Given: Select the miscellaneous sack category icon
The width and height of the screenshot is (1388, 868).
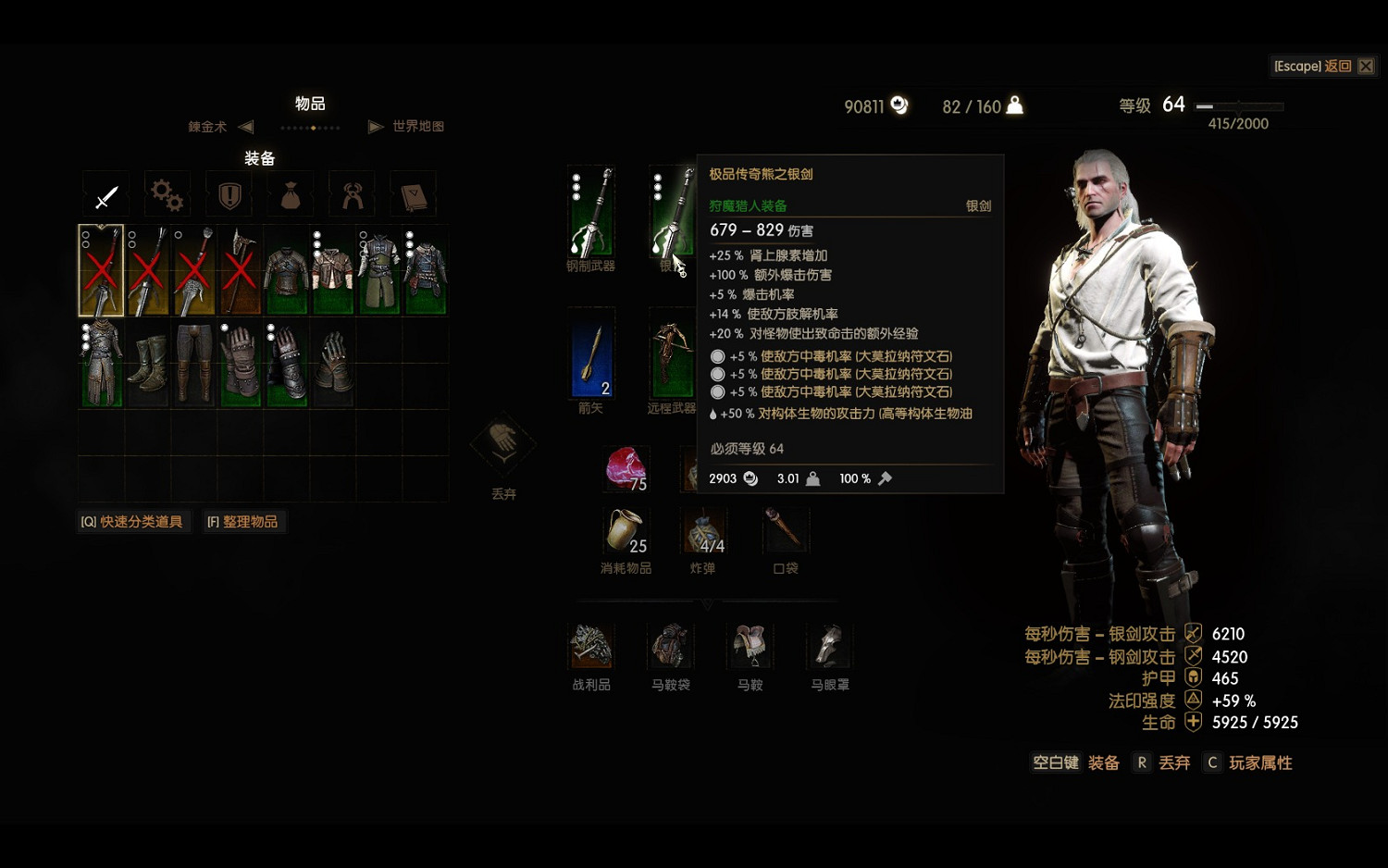Looking at the screenshot, I should pos(290,194).
